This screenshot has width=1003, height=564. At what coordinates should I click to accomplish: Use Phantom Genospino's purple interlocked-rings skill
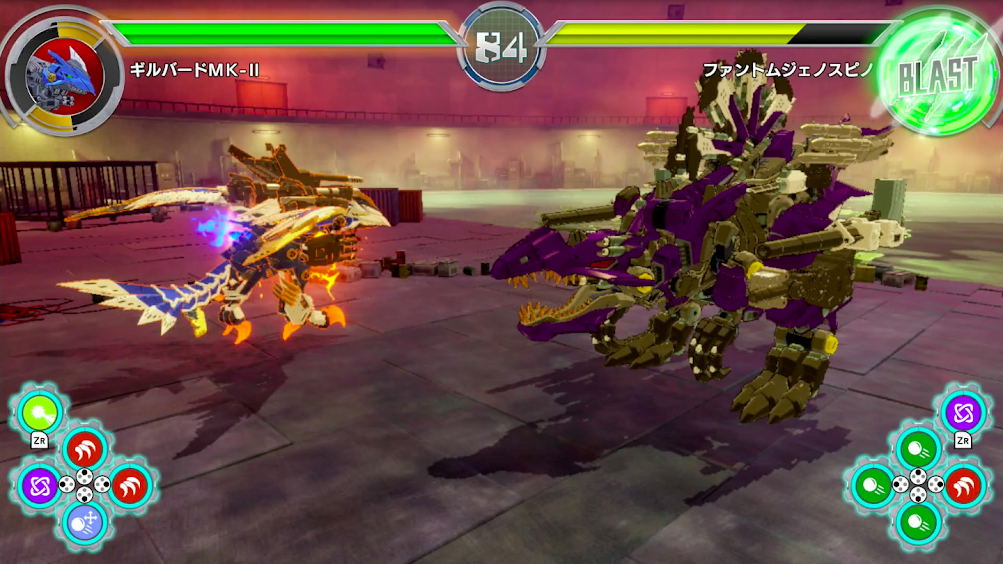coord(964,411)
